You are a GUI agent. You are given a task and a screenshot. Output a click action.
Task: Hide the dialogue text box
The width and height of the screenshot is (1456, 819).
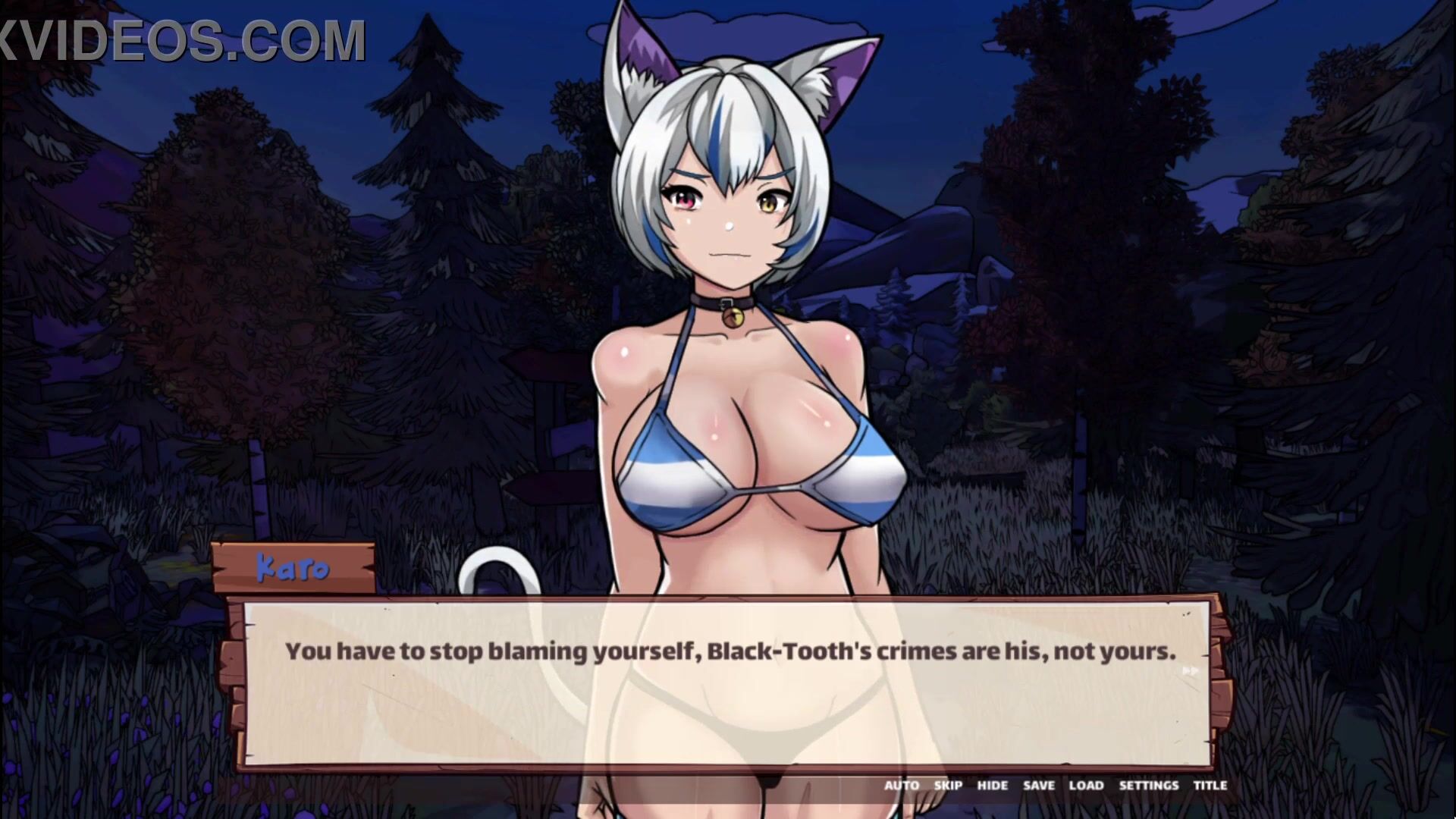click(992, 786)
